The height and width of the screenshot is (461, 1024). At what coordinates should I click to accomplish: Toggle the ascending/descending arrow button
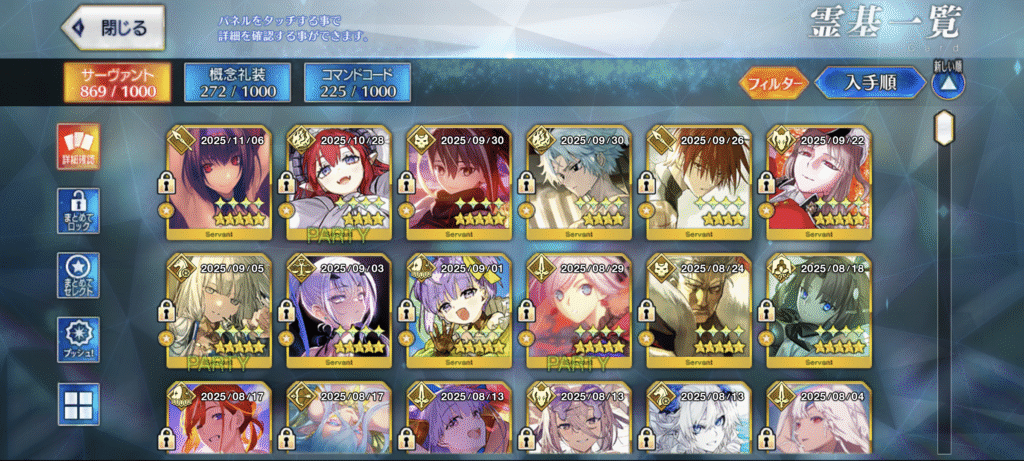pyautogui.click(x=947, y=83)
